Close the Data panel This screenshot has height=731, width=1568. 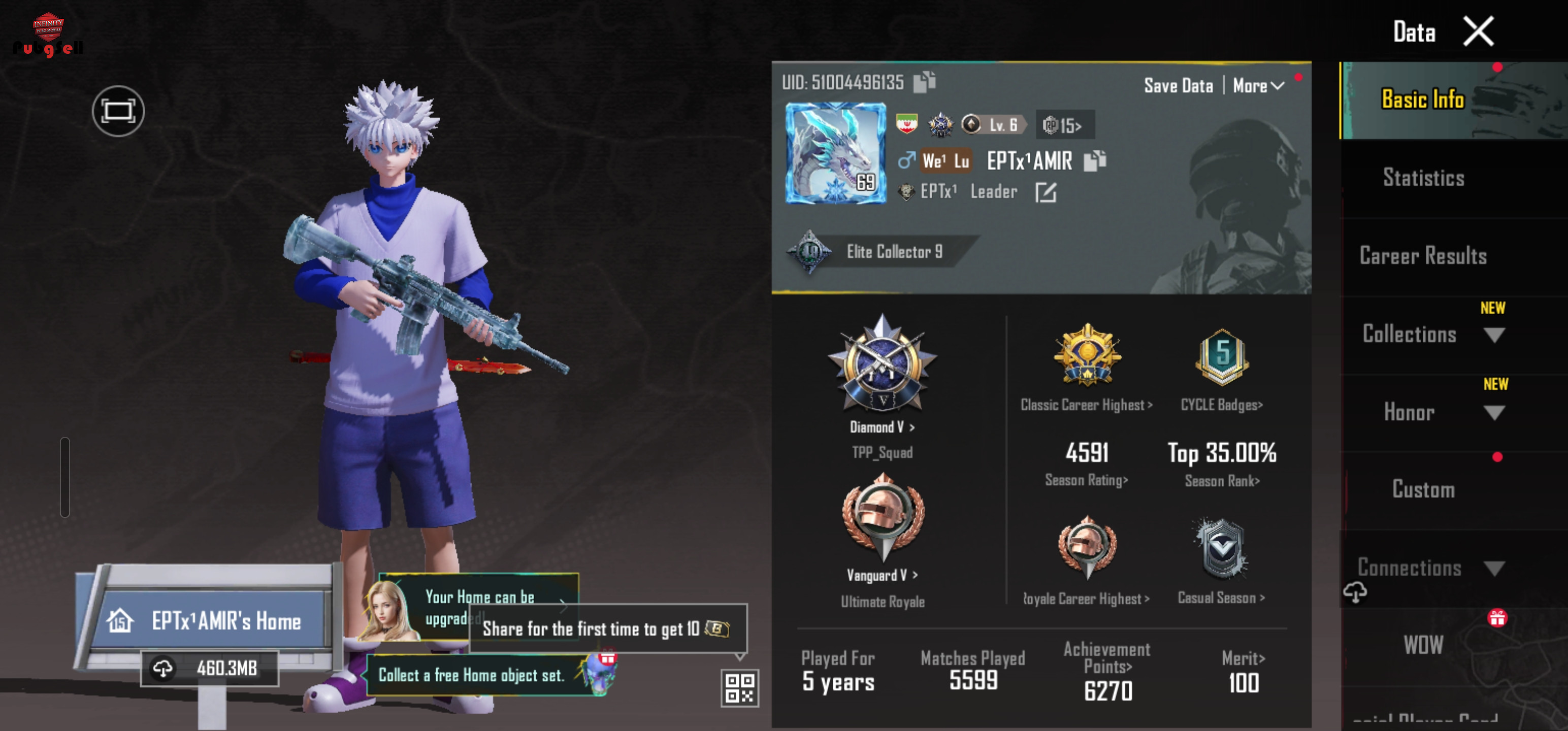click(1478, 31)
